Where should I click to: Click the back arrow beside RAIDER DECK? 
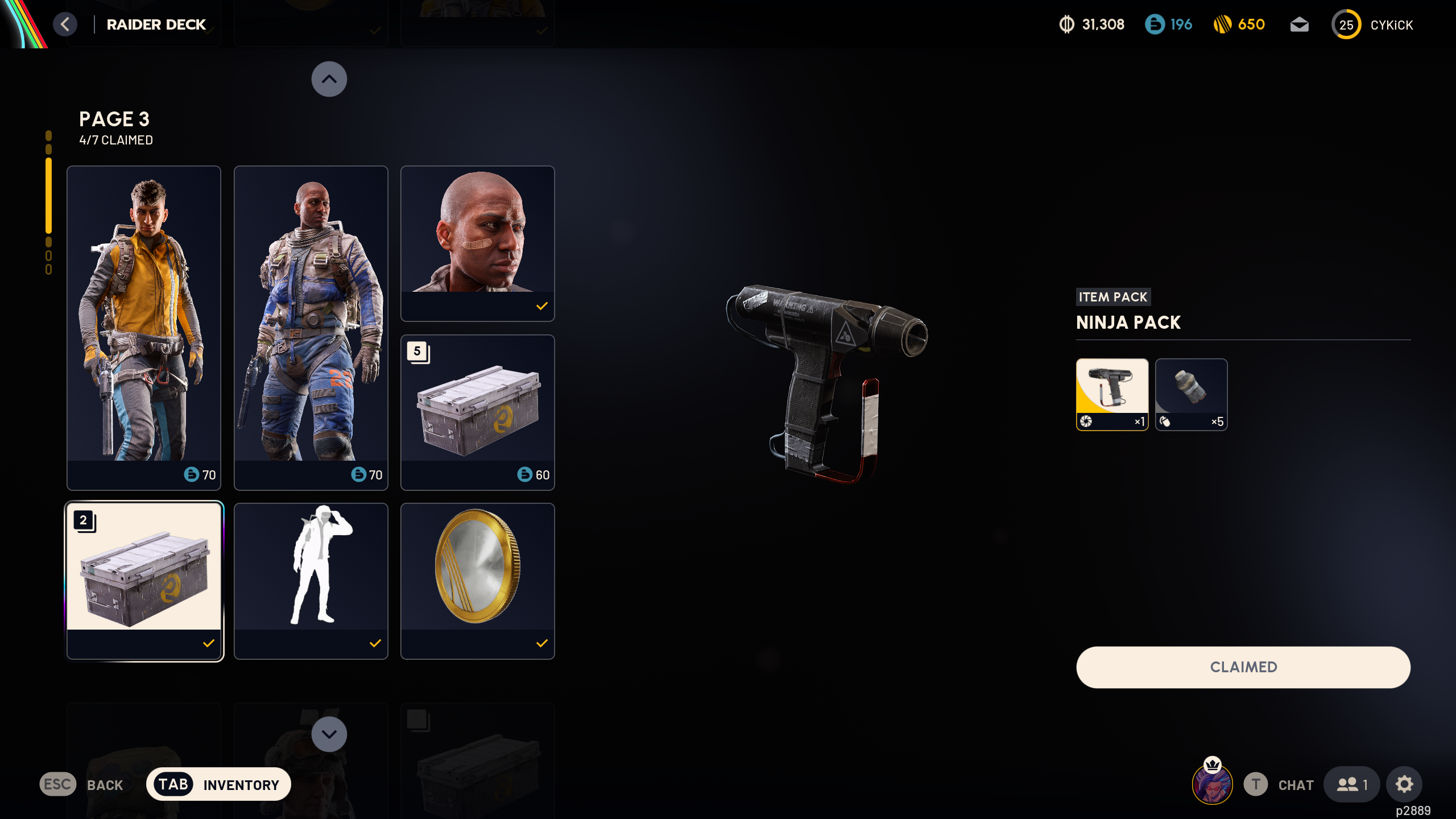[x=65, y=24]
